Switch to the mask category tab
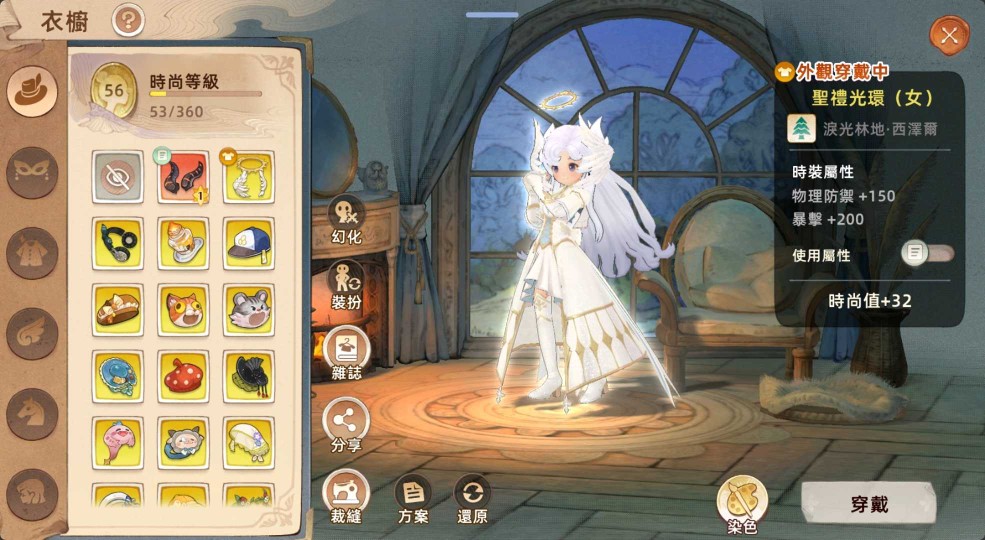This screenshot has height=540, width=985. click(x=32, y=172)
